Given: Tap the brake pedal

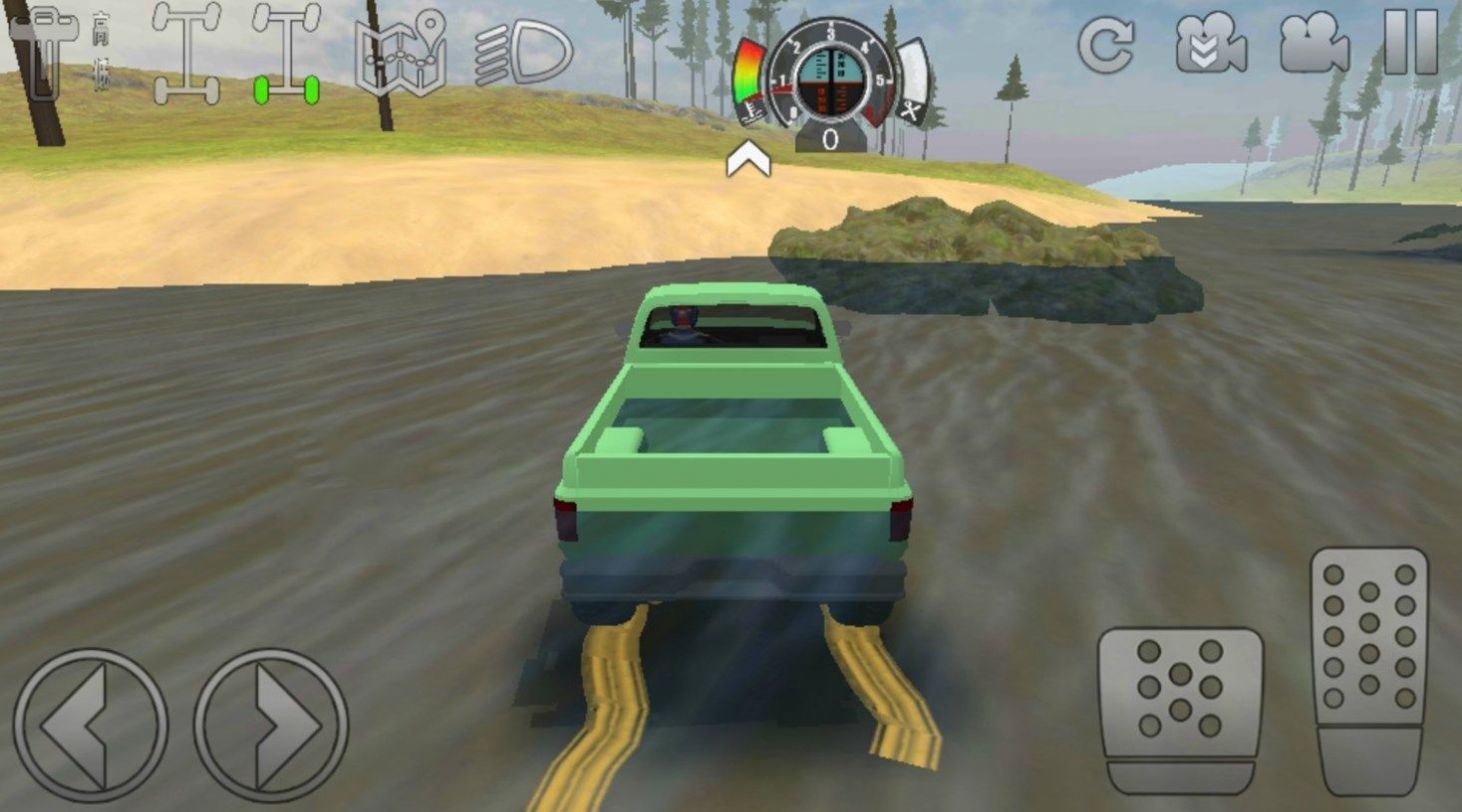Looking at the screenshot, I should click(1180, 710).
